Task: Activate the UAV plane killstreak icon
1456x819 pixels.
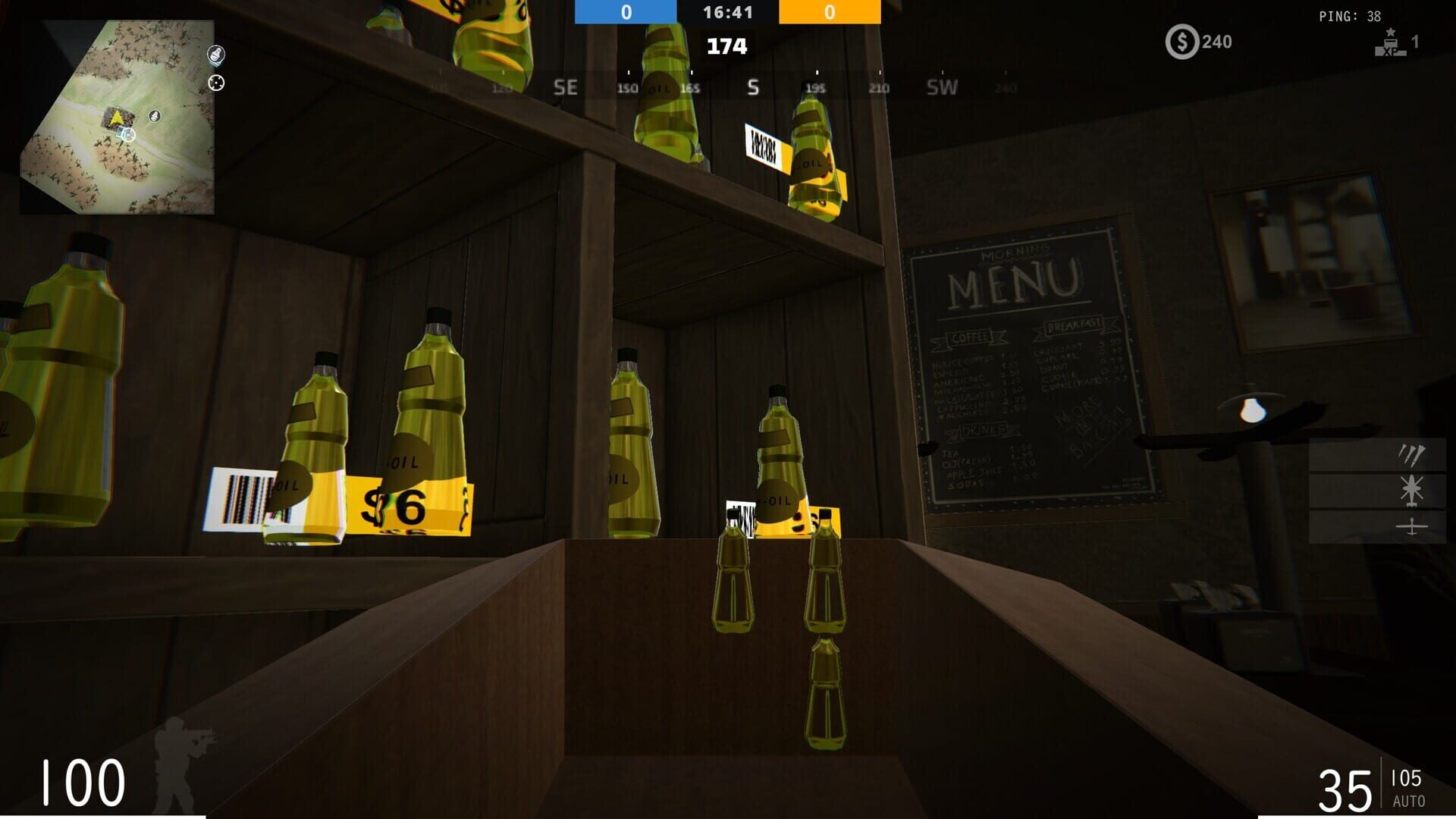Action: coord(1411,527)
